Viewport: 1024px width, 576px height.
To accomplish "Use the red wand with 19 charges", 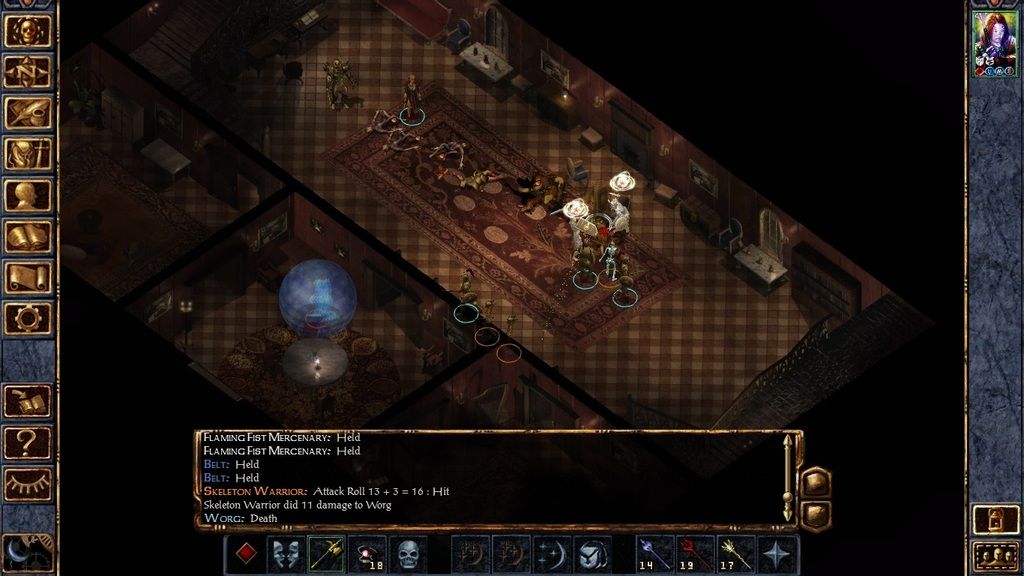I will pos(695,554).
